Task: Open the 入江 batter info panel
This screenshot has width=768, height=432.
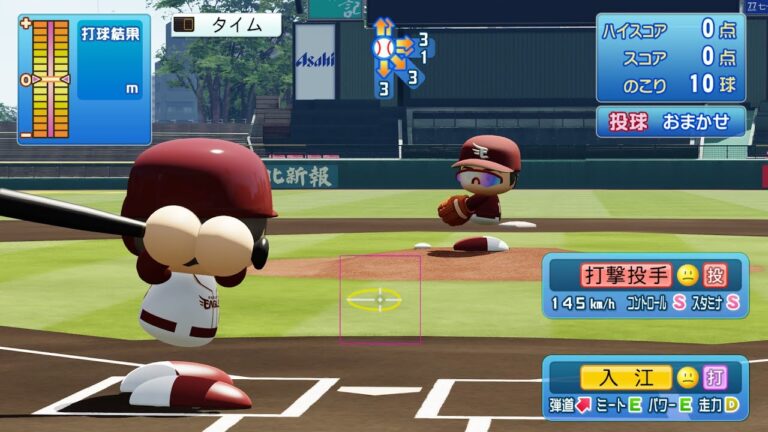Action: click(645, 387)
